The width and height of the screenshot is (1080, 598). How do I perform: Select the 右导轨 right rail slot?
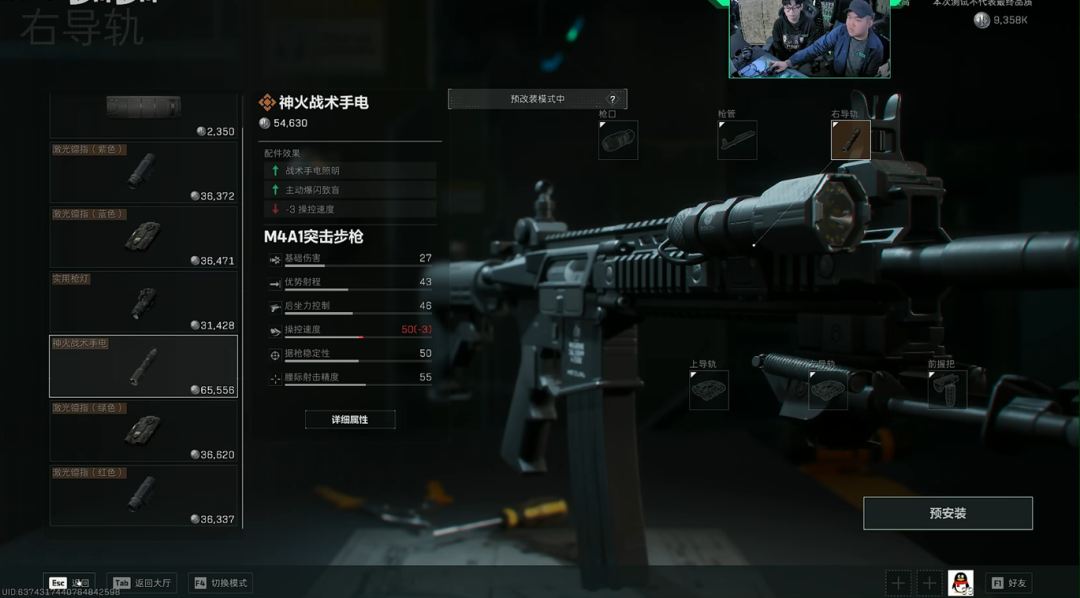click(x=850, y=141)
